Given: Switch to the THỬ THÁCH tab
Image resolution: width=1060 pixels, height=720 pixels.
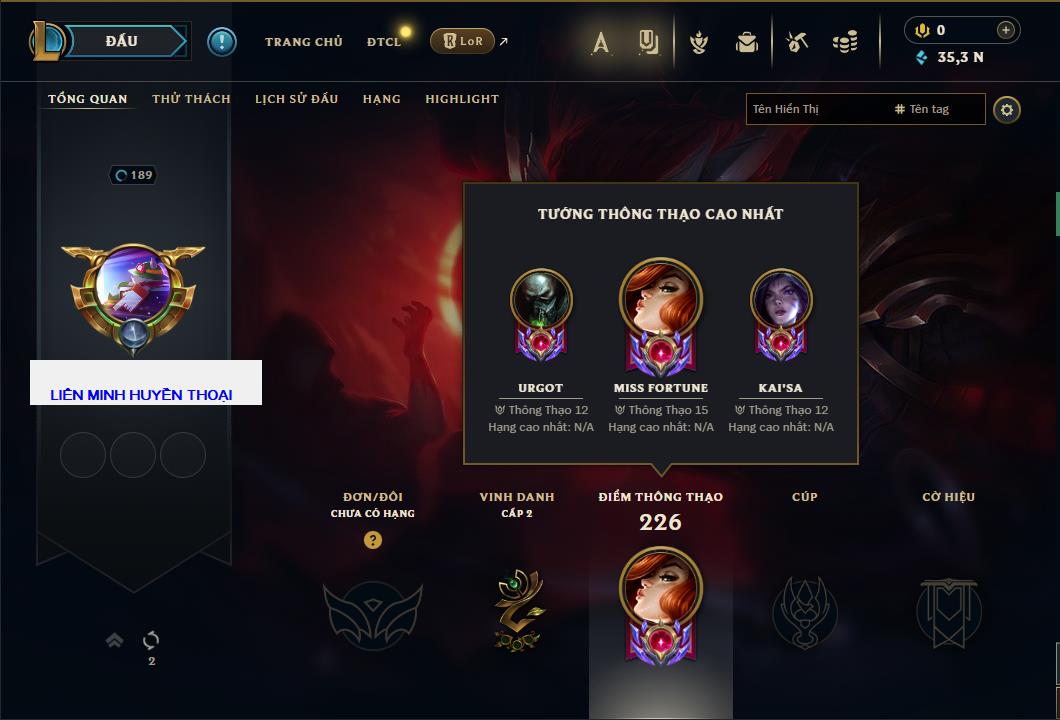Looking at the screenshot, I should pos(191,99).
